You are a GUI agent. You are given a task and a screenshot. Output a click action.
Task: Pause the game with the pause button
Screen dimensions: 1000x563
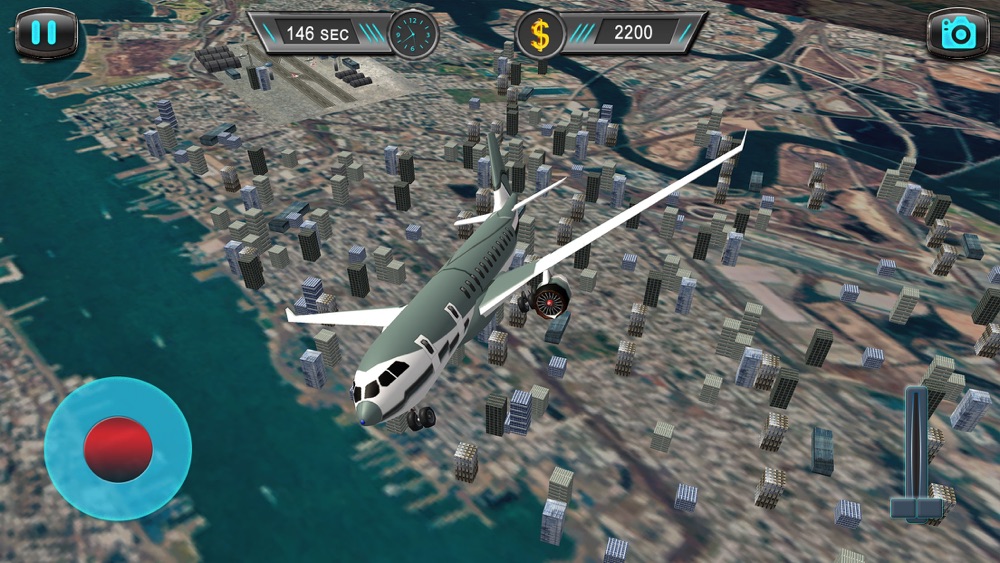pos(45,33)
